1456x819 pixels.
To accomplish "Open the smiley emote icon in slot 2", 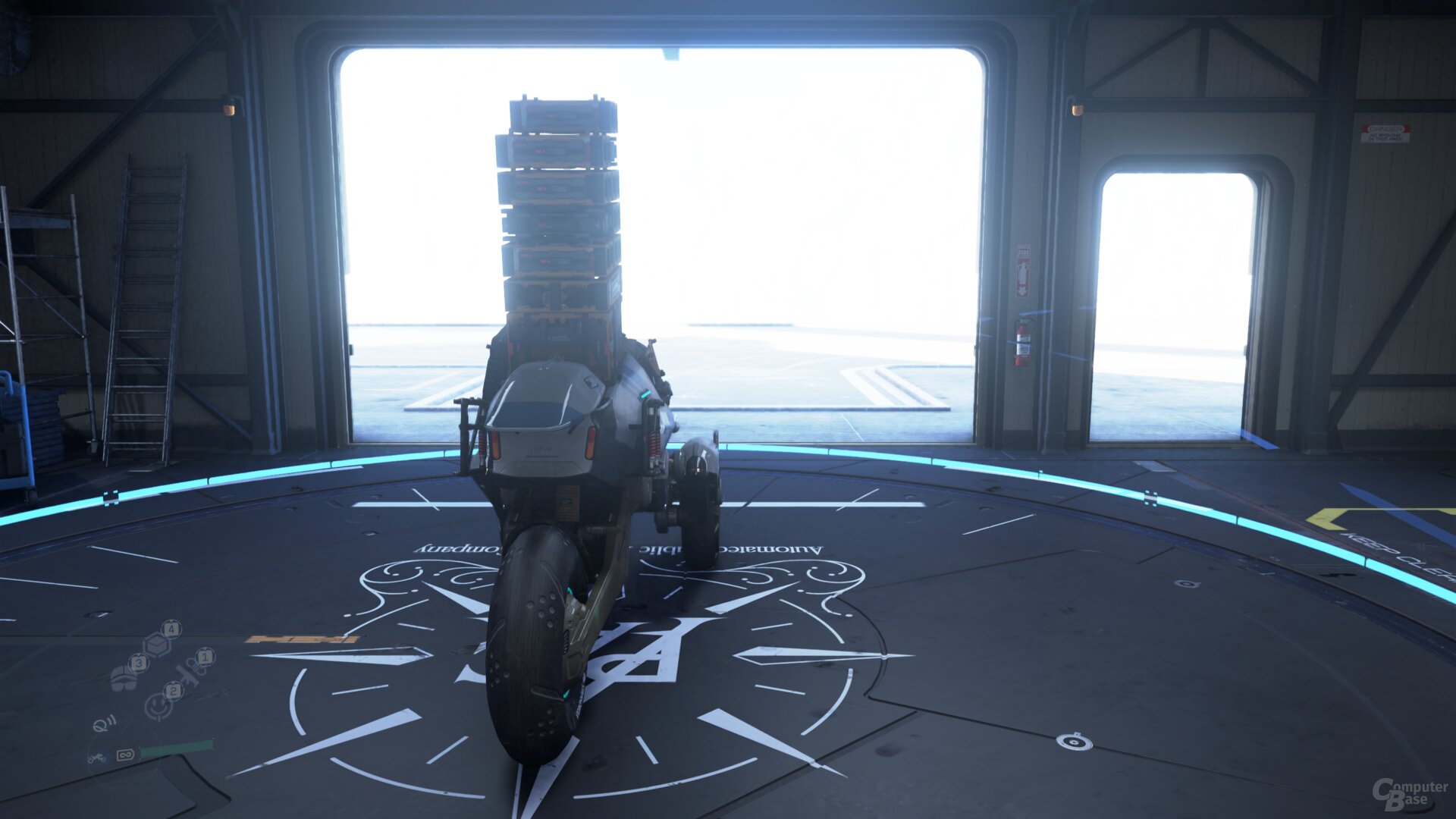I will tap(158, 707).
